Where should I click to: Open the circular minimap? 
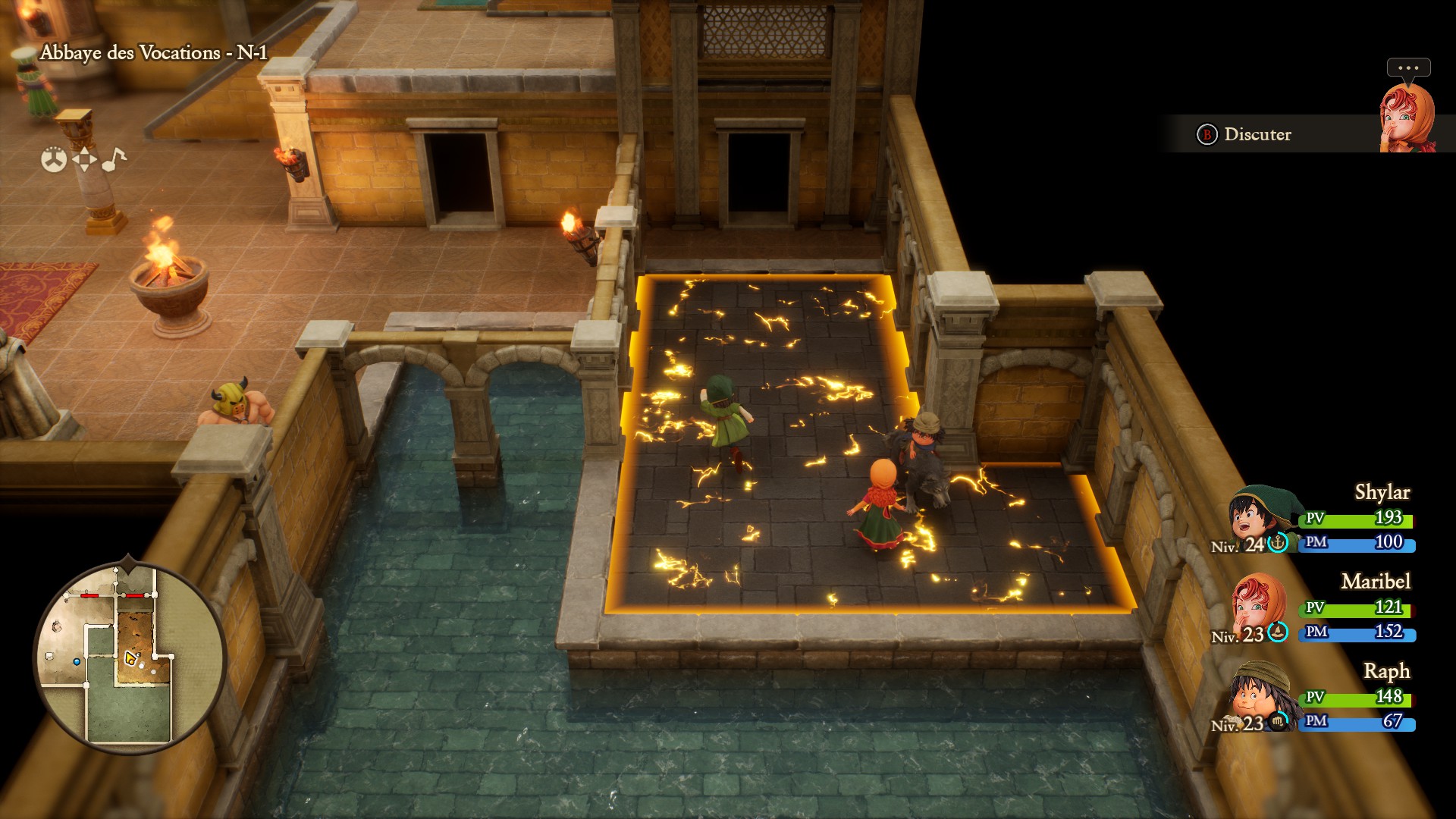tap(129, 657)
